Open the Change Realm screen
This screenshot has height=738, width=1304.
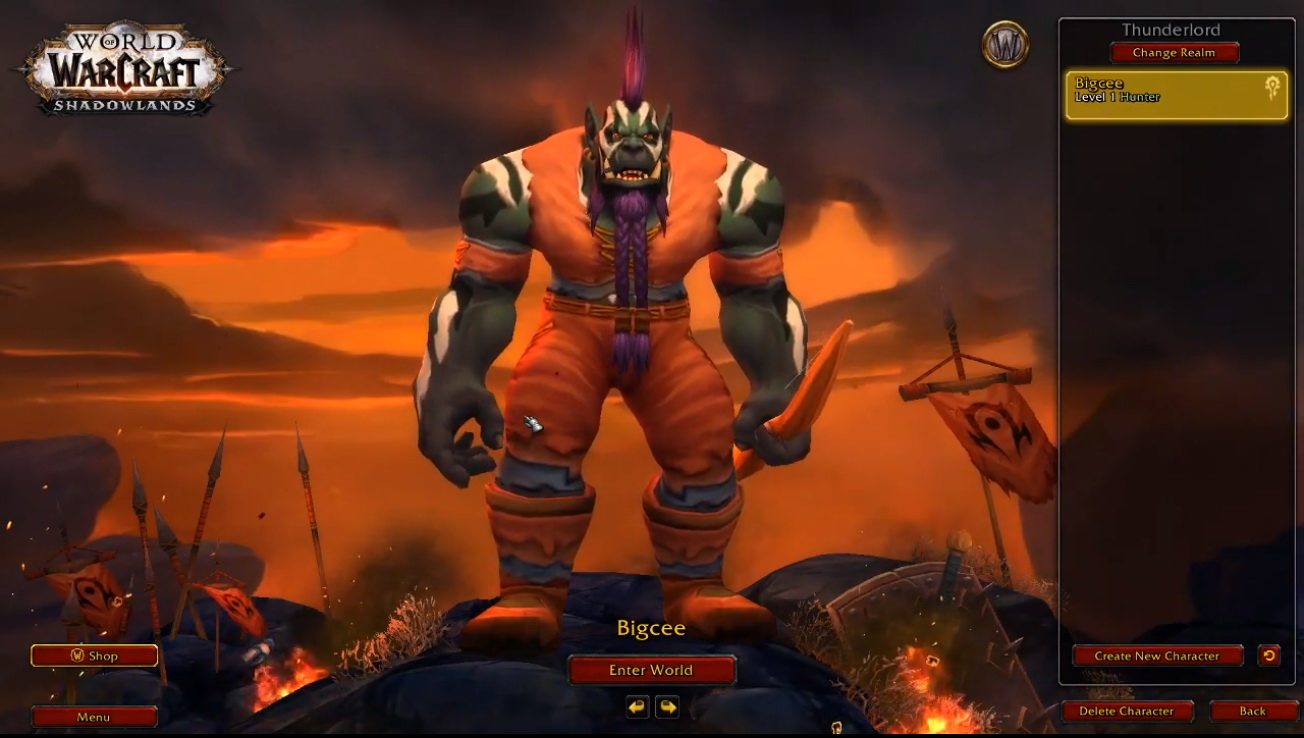1174,53
